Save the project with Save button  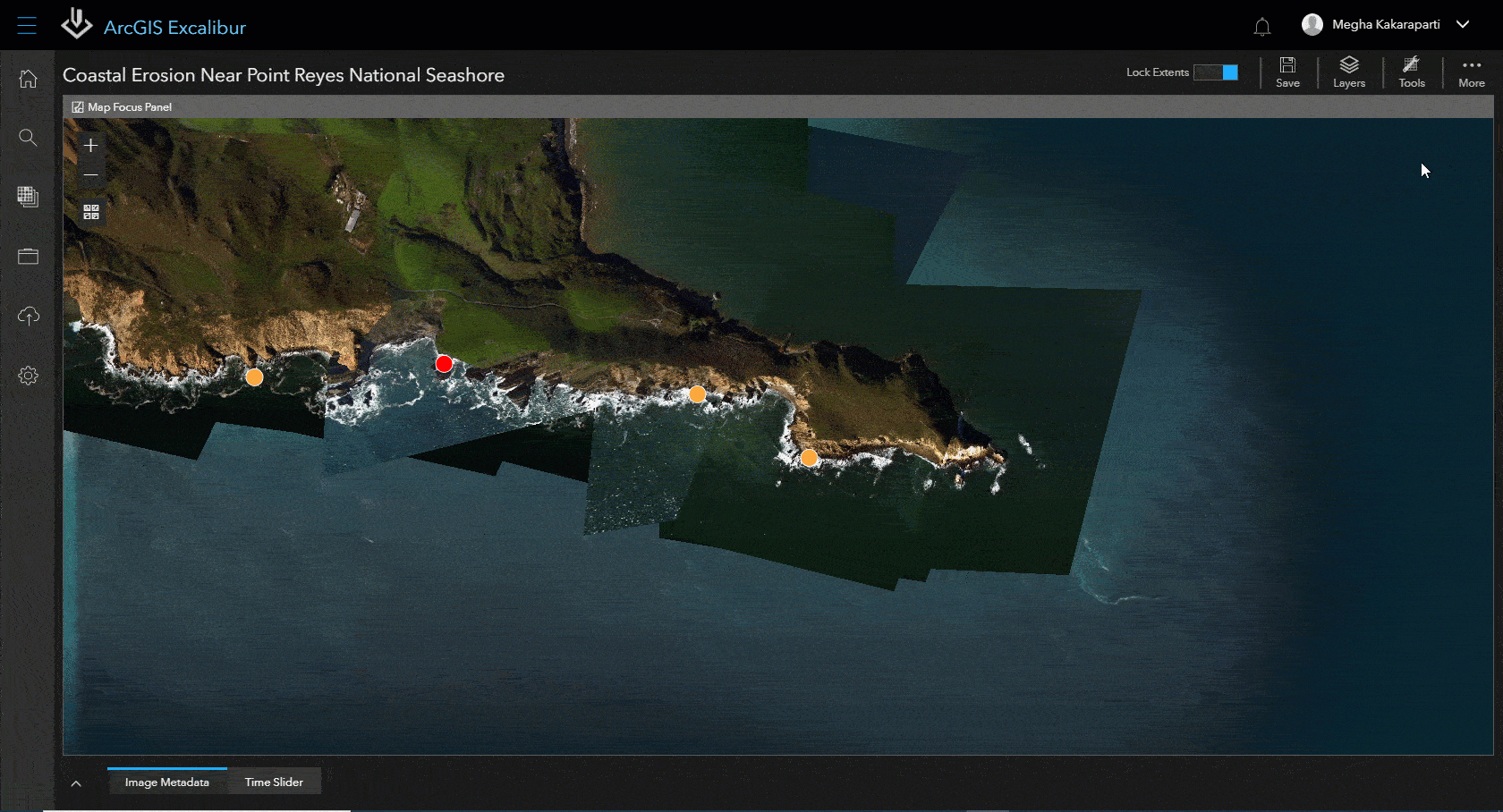point(1287,72)
